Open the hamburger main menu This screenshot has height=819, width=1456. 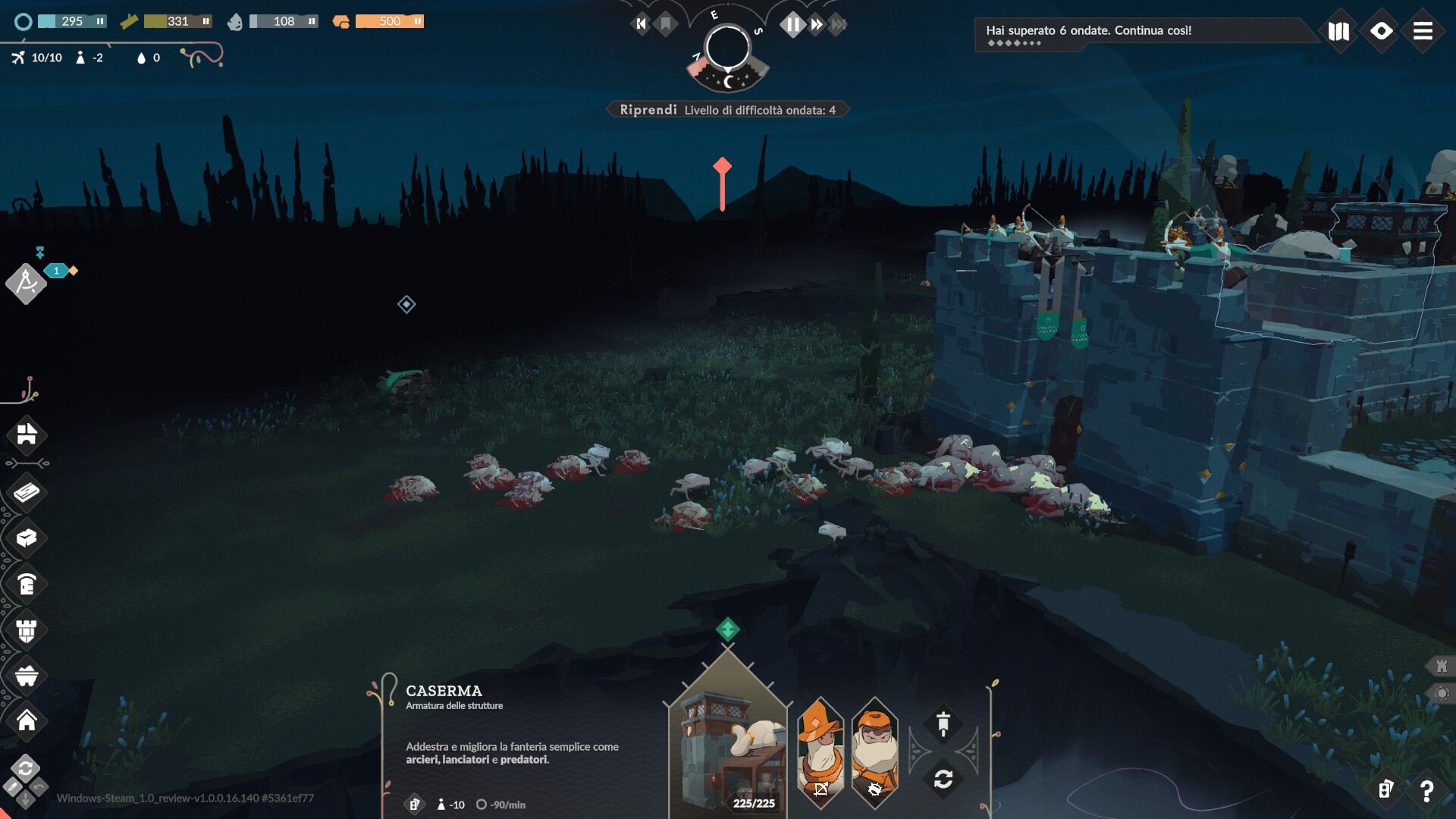click(1423, 31)
